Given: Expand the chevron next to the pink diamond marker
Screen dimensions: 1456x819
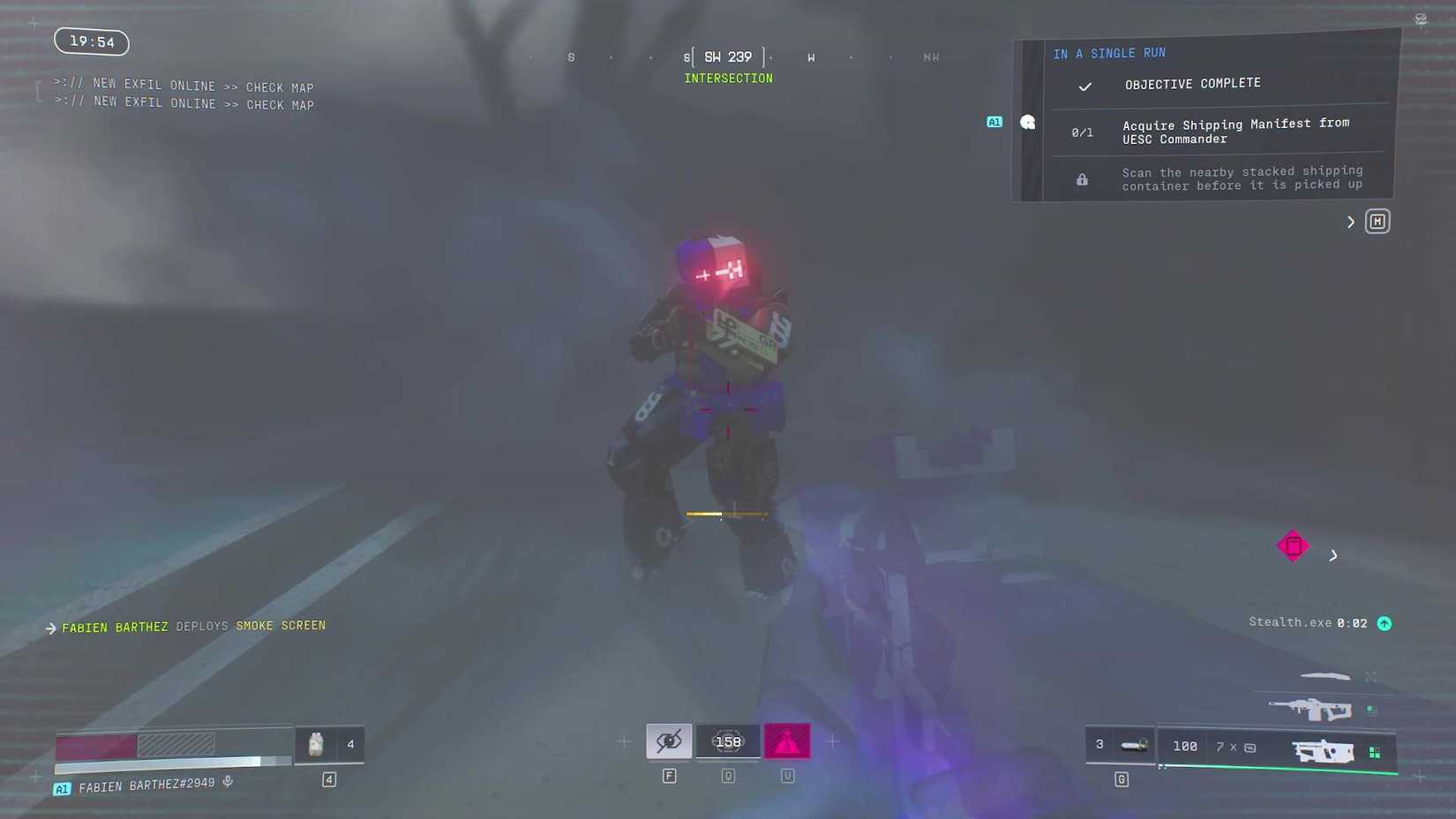Looking at the screenshot, I should [x=1333, y=555].
